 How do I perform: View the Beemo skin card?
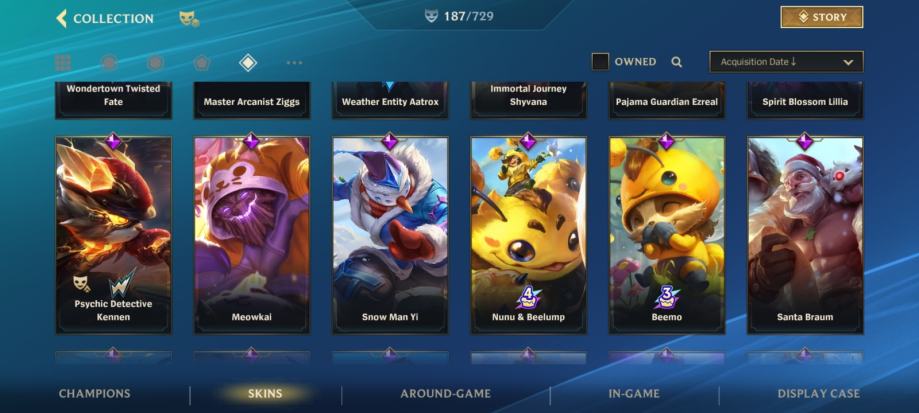tap(667, 235)
